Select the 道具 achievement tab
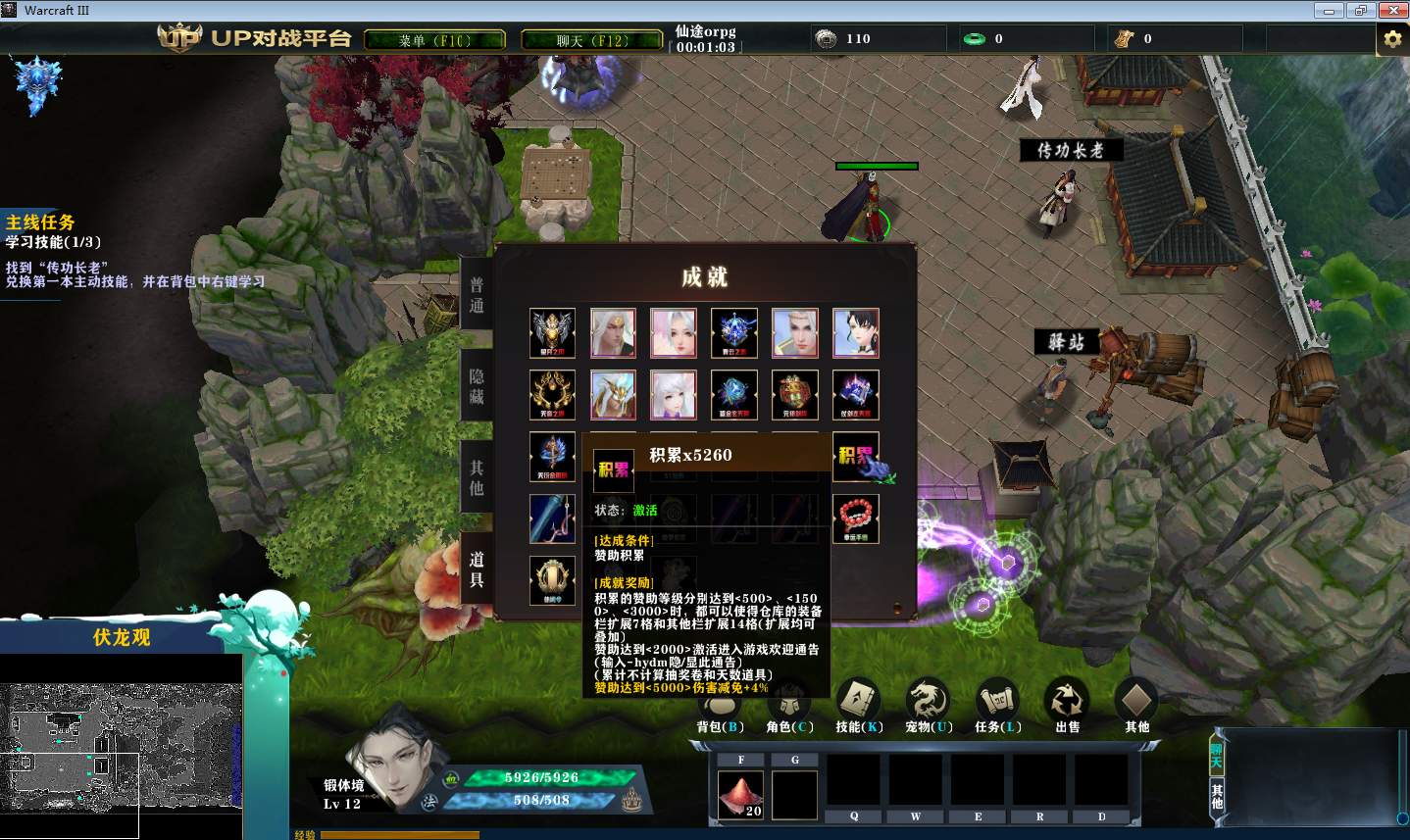1410x840 pixels. [477, 568]
